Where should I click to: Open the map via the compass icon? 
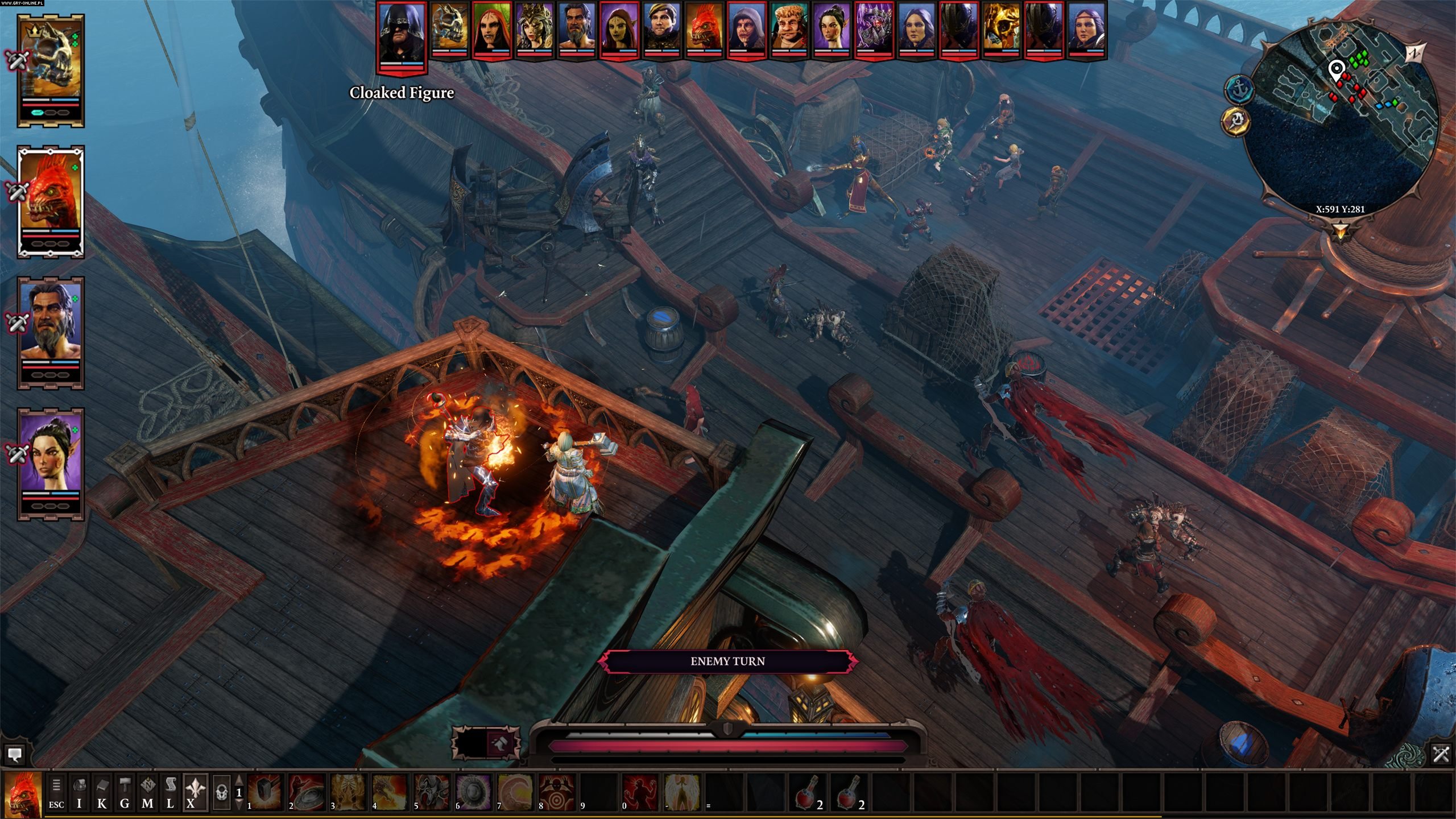click(149, 785)
